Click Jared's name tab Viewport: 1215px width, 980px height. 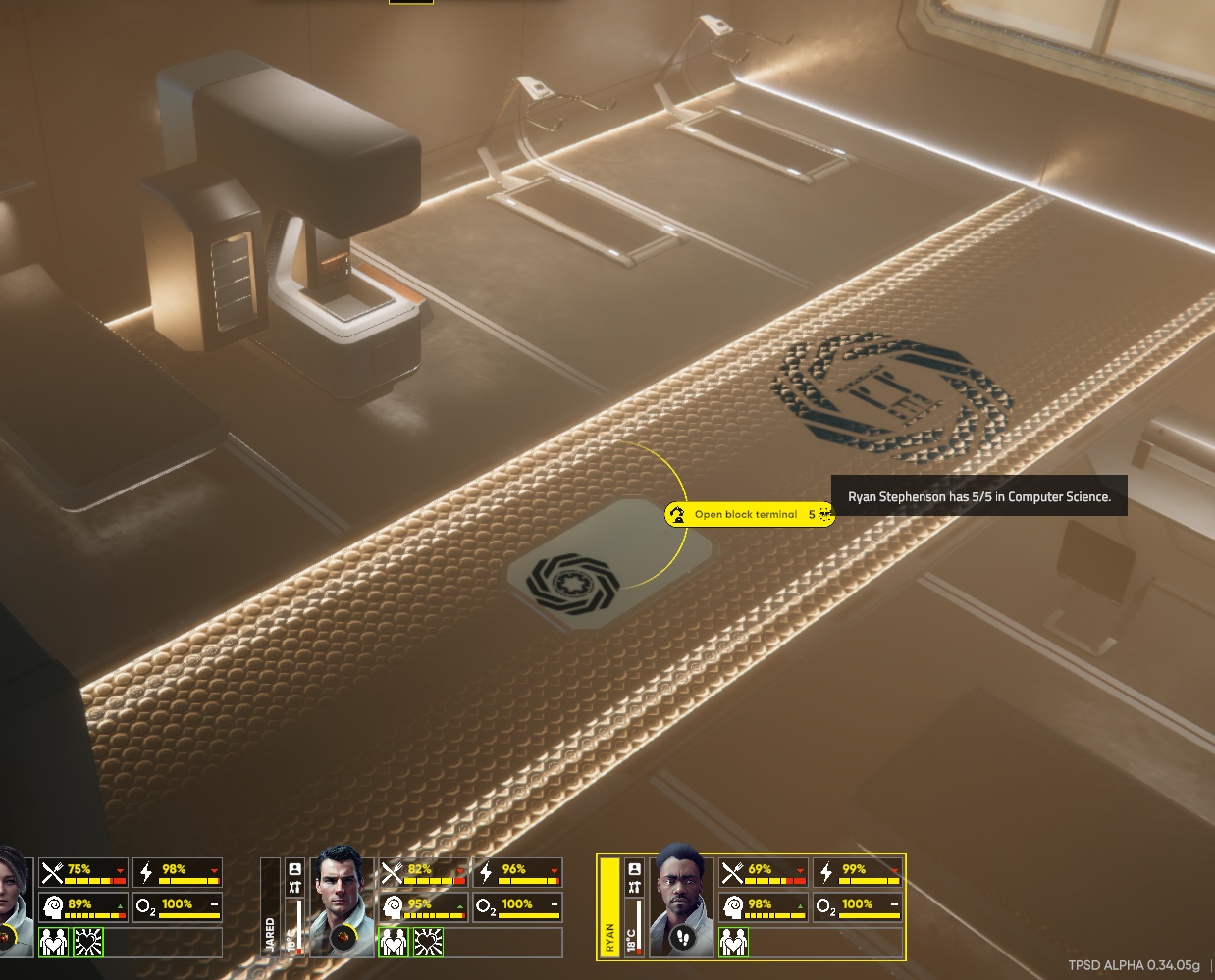(x=270, y=907)
